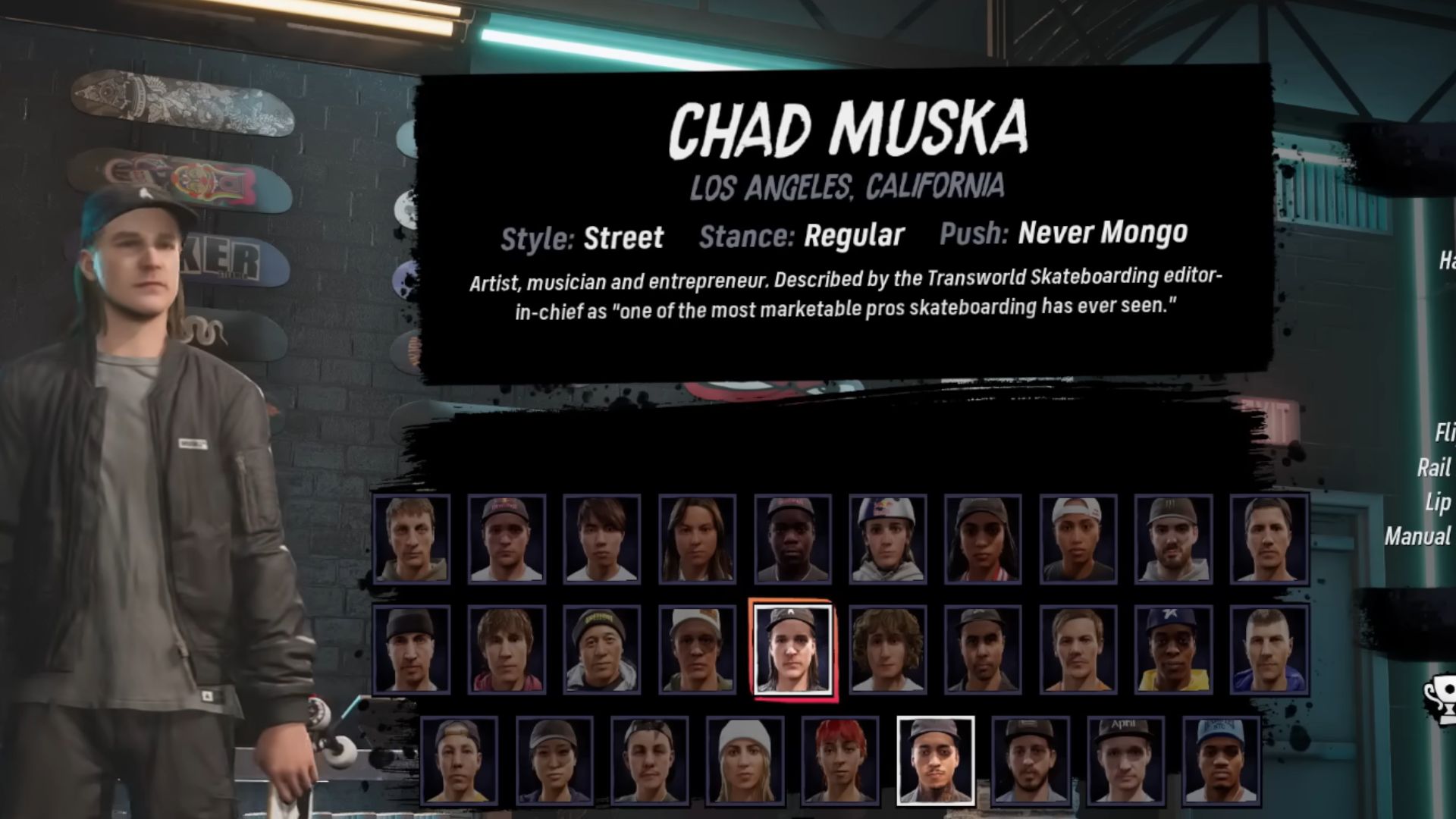Select the skater with curly brown hair
This screenshot has height=819, width=1456.
(x=887, y=650)
